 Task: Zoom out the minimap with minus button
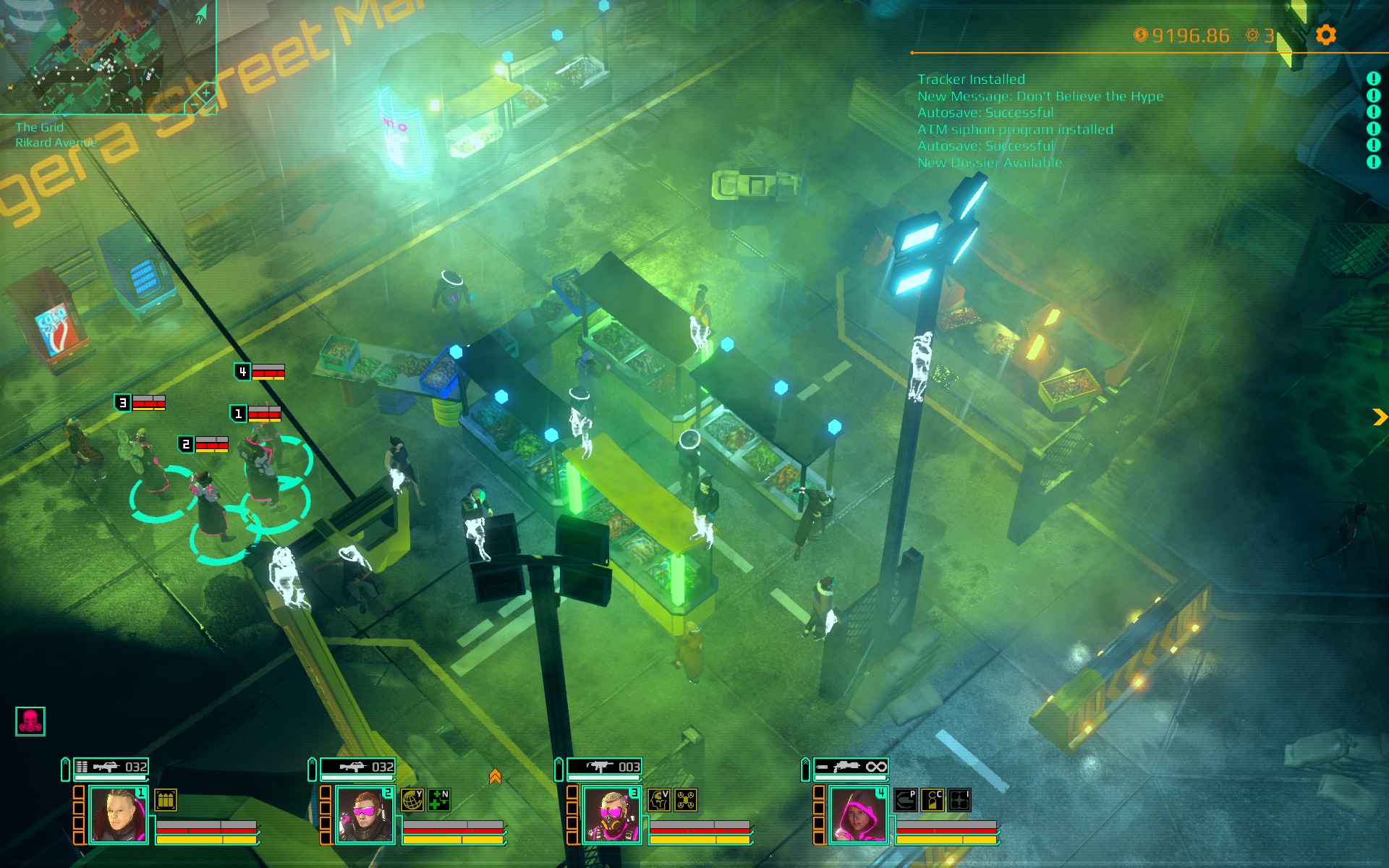[x=194, y=106]
